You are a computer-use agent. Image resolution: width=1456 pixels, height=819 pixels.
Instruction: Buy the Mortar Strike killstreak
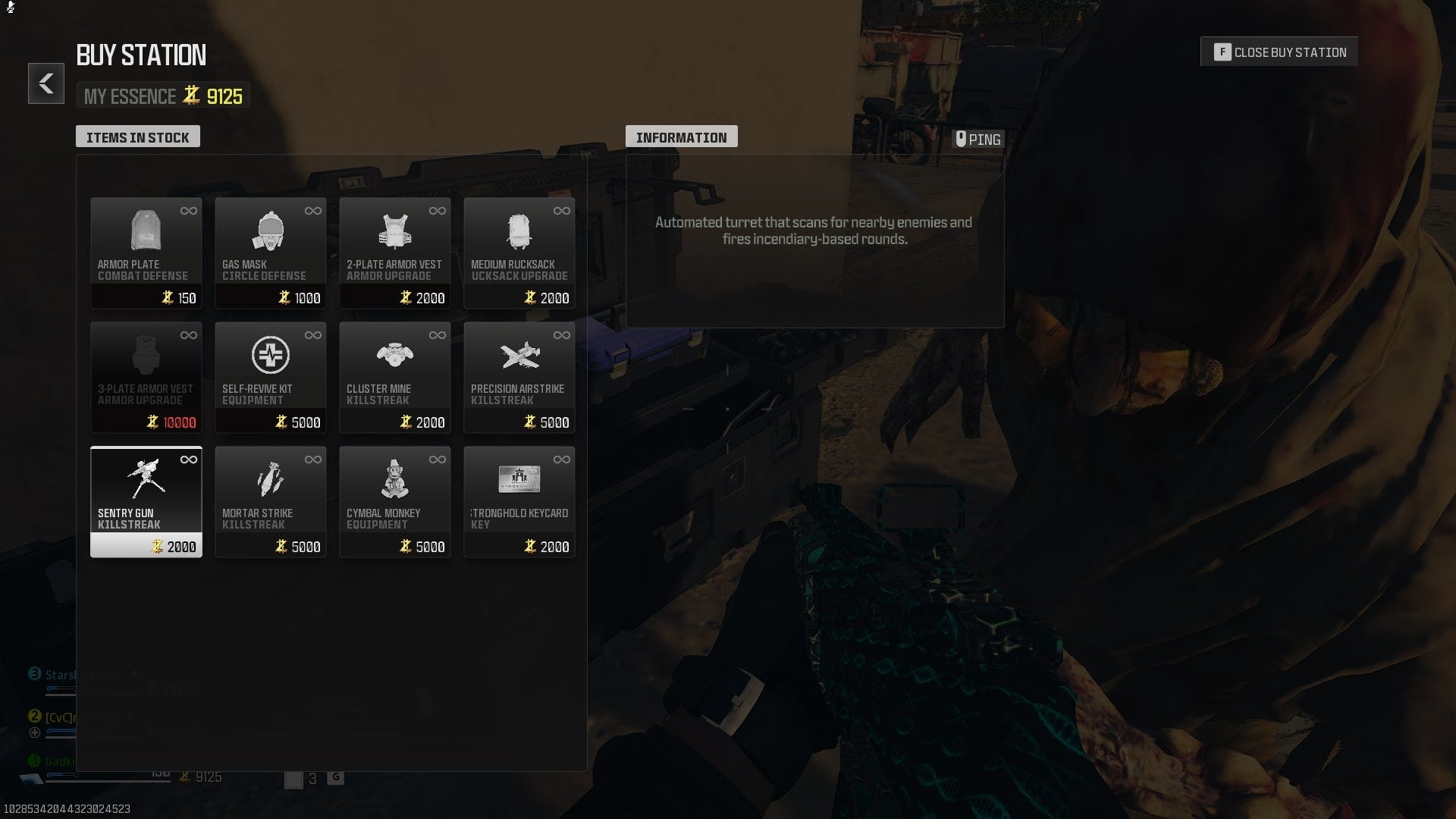pyautogui.click(x=271, y=500)
